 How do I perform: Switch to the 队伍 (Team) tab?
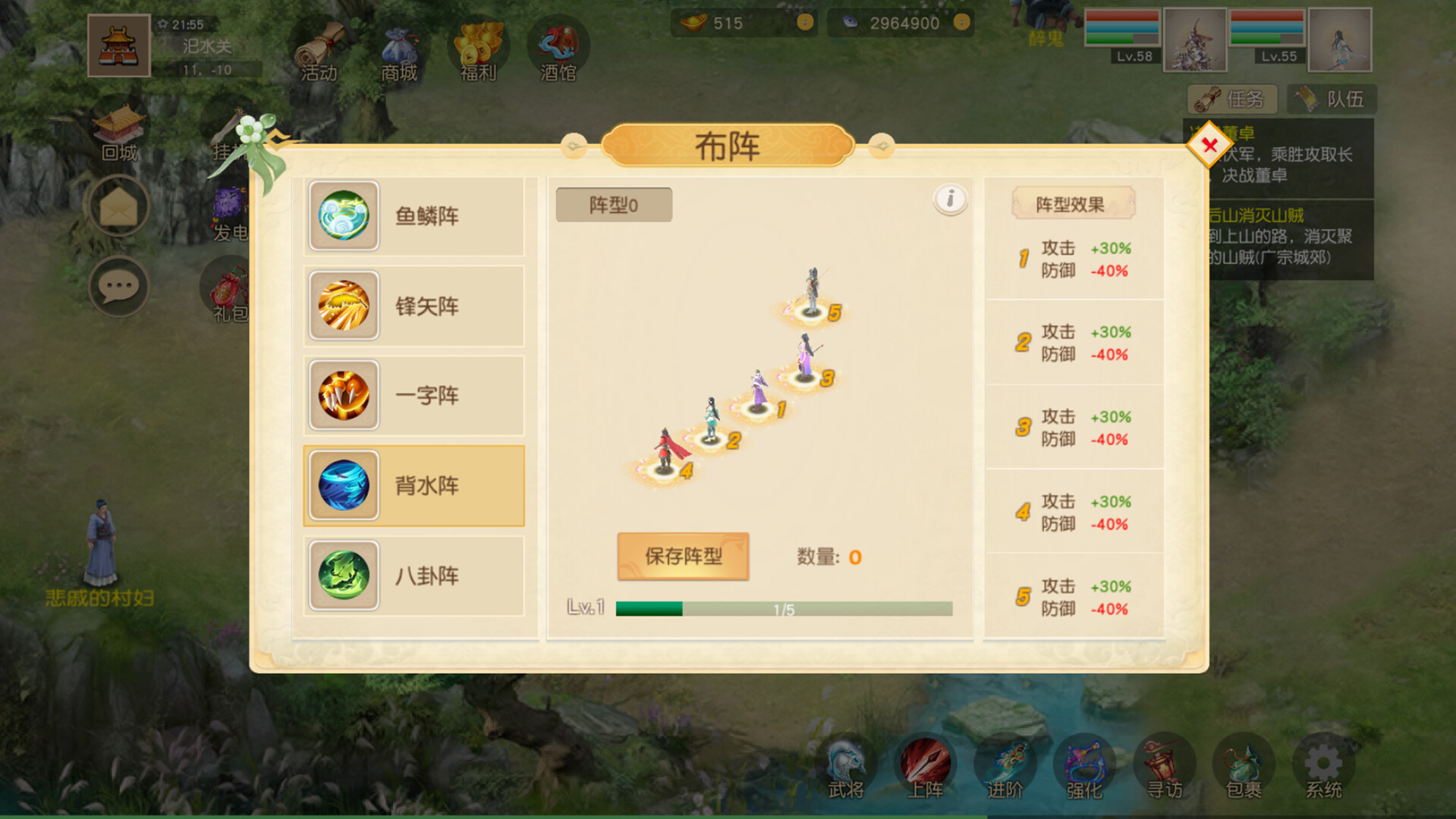[1332, 99]
